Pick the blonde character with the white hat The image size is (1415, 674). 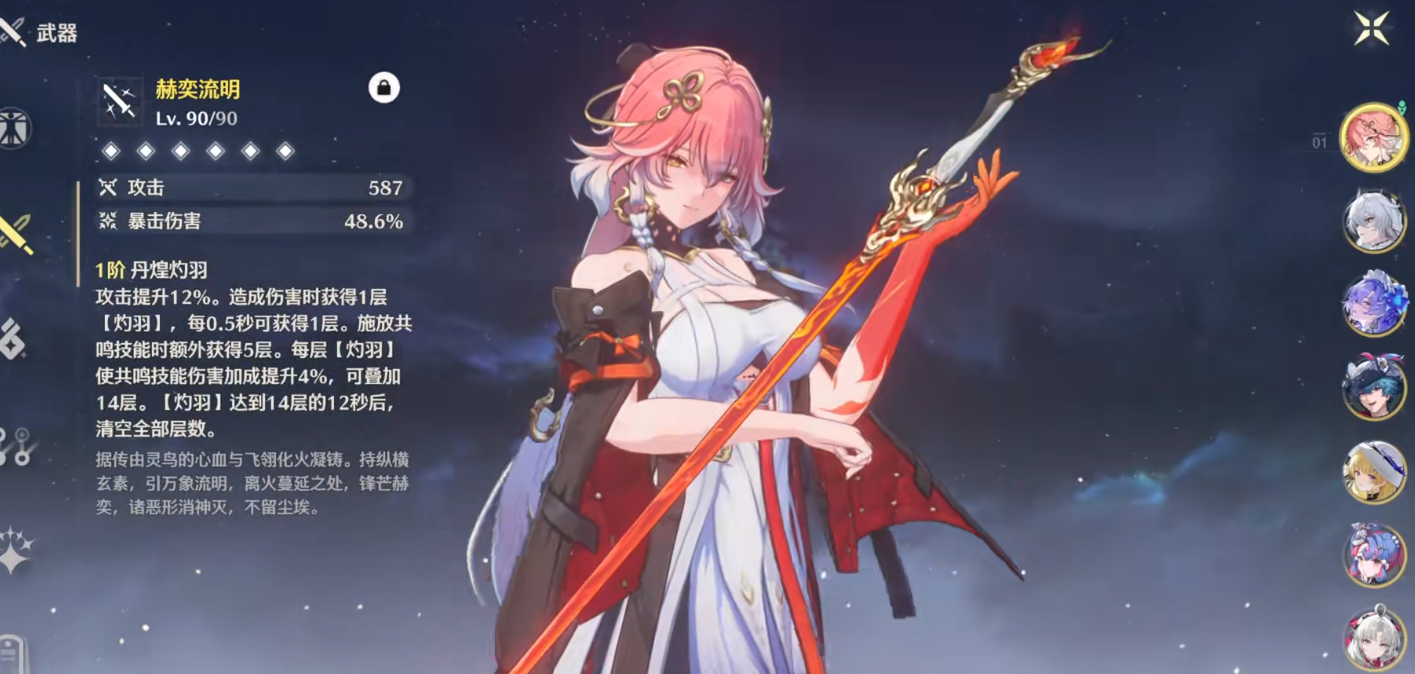coord(1374,472)
